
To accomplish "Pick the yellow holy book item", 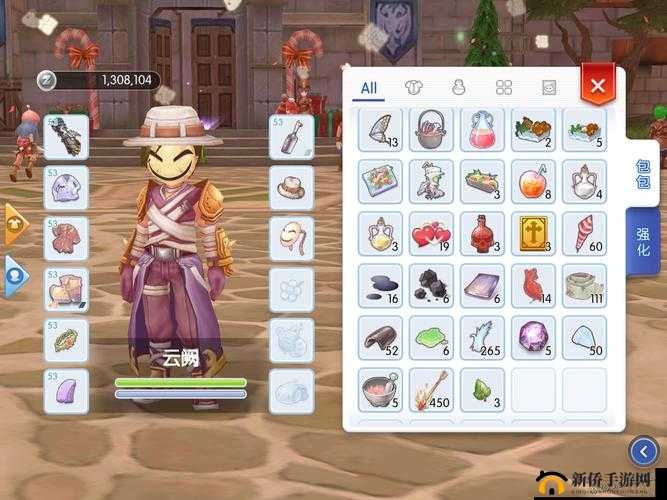I will pos(533,233).
